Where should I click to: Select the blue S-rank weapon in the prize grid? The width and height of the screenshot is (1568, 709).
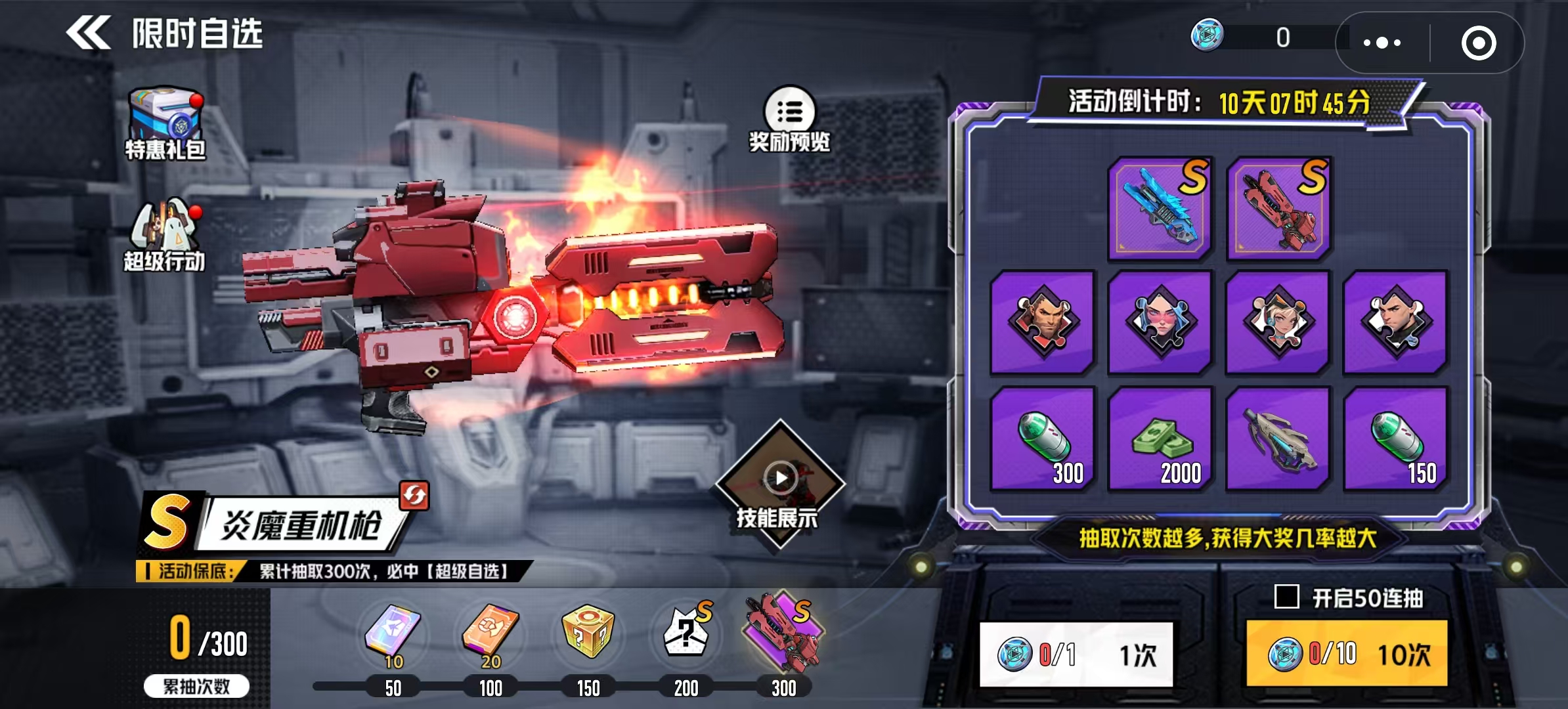pos(1159,207)
